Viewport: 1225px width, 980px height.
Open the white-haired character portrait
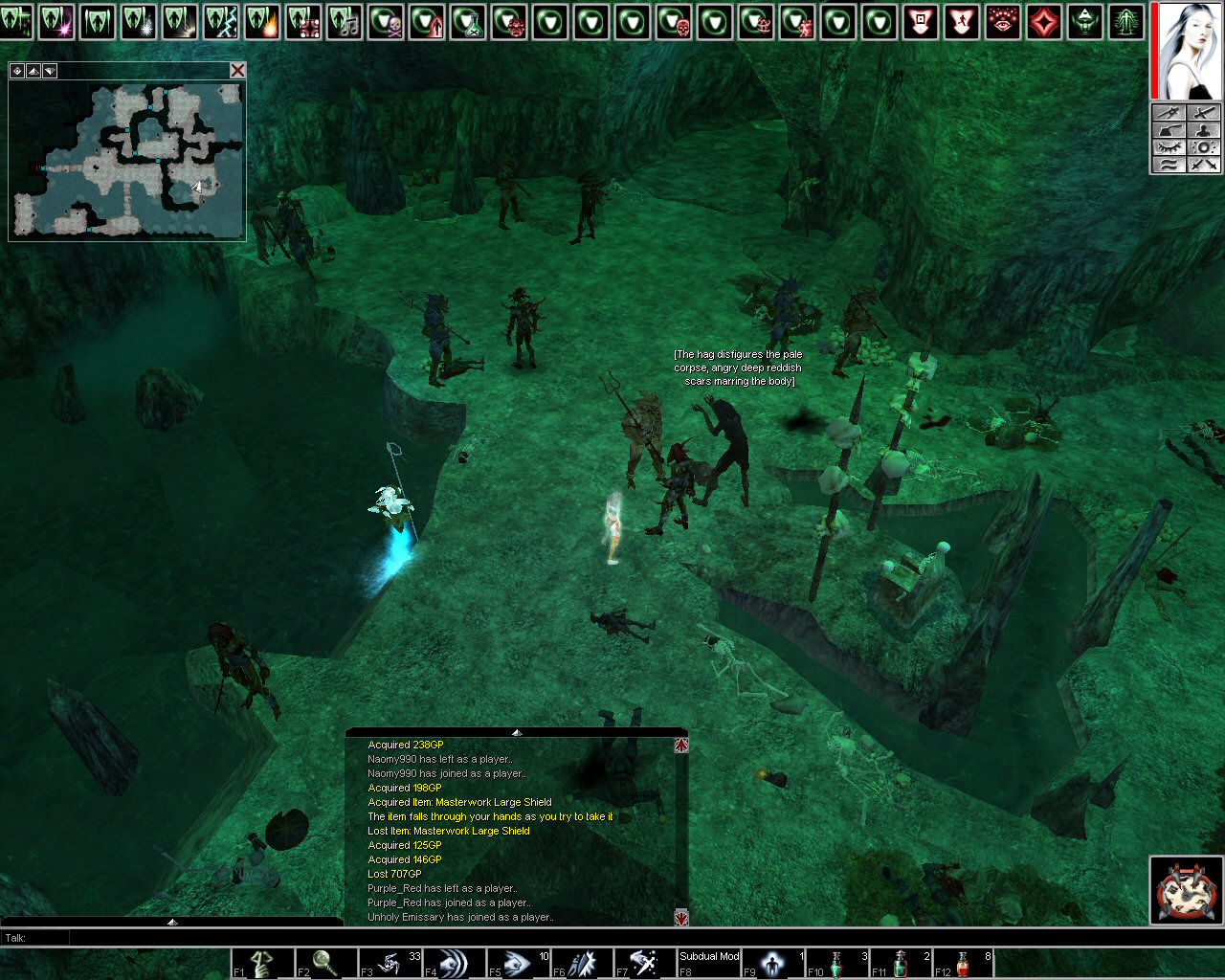(x=1188, y=50)
